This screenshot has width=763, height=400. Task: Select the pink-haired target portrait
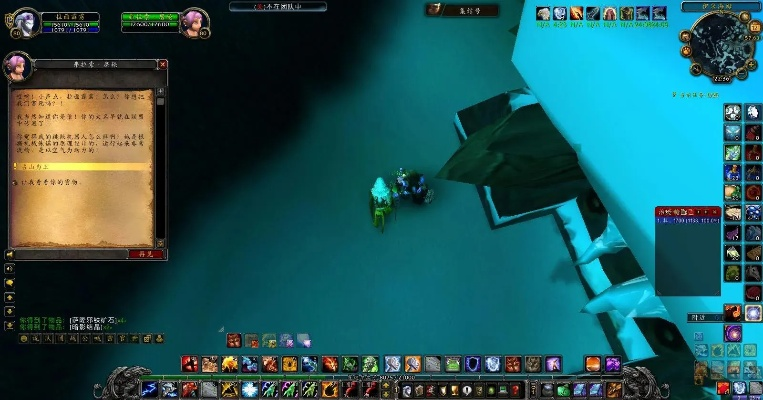[x=194, y=22]
